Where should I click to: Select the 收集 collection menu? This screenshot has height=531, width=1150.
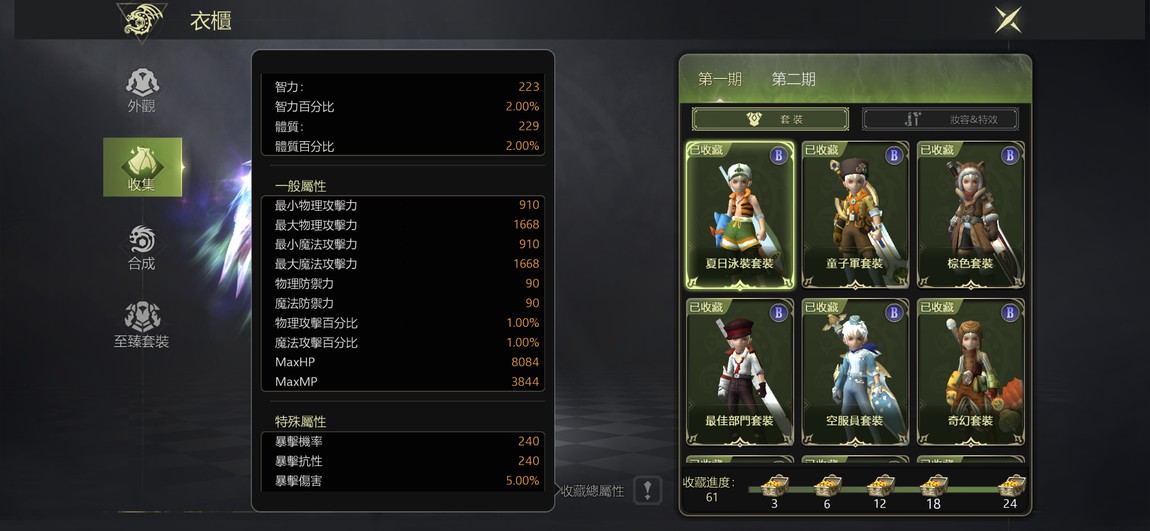coord(142,167)
